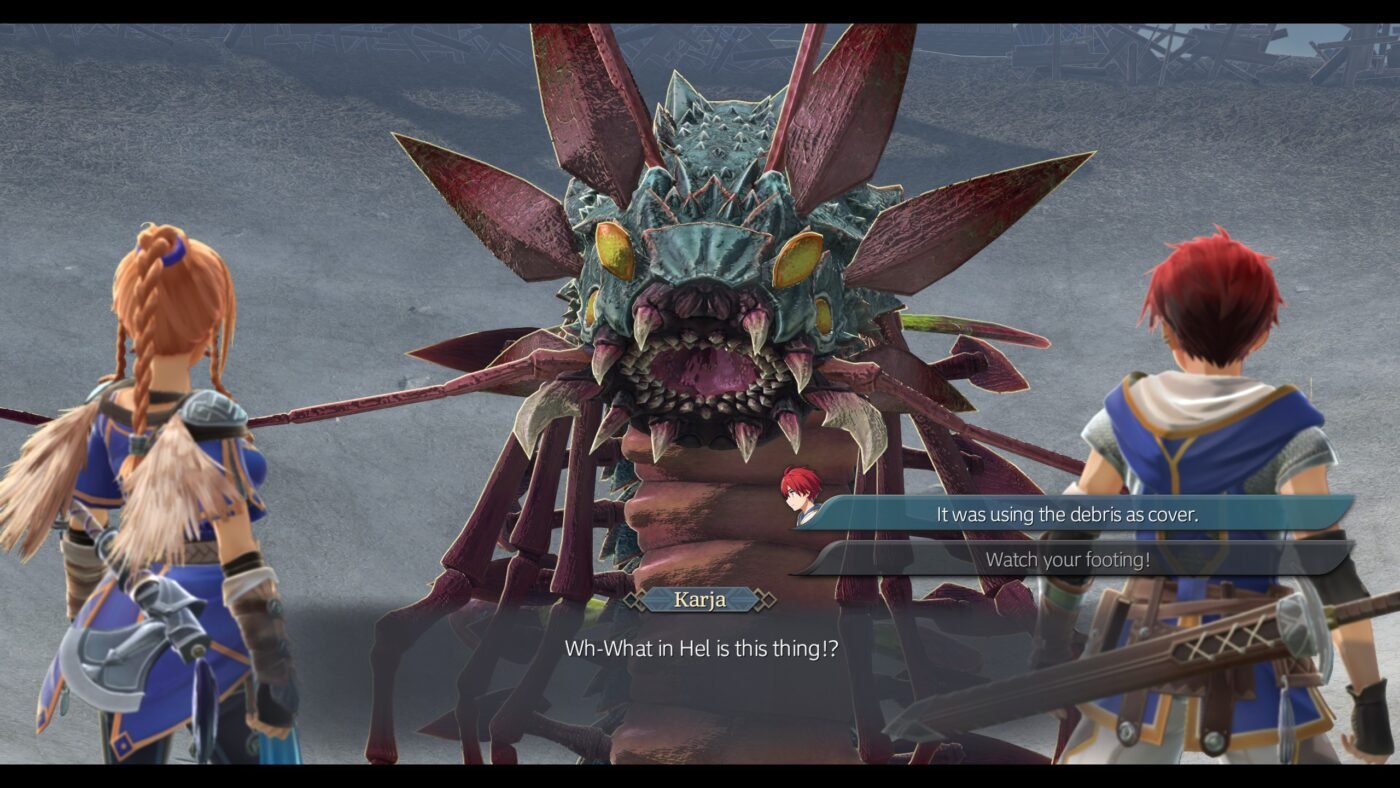Click the left diamond ornament beside Karja's name
The height and width of the screenshot is (788, 1400).
click(632, 601)
